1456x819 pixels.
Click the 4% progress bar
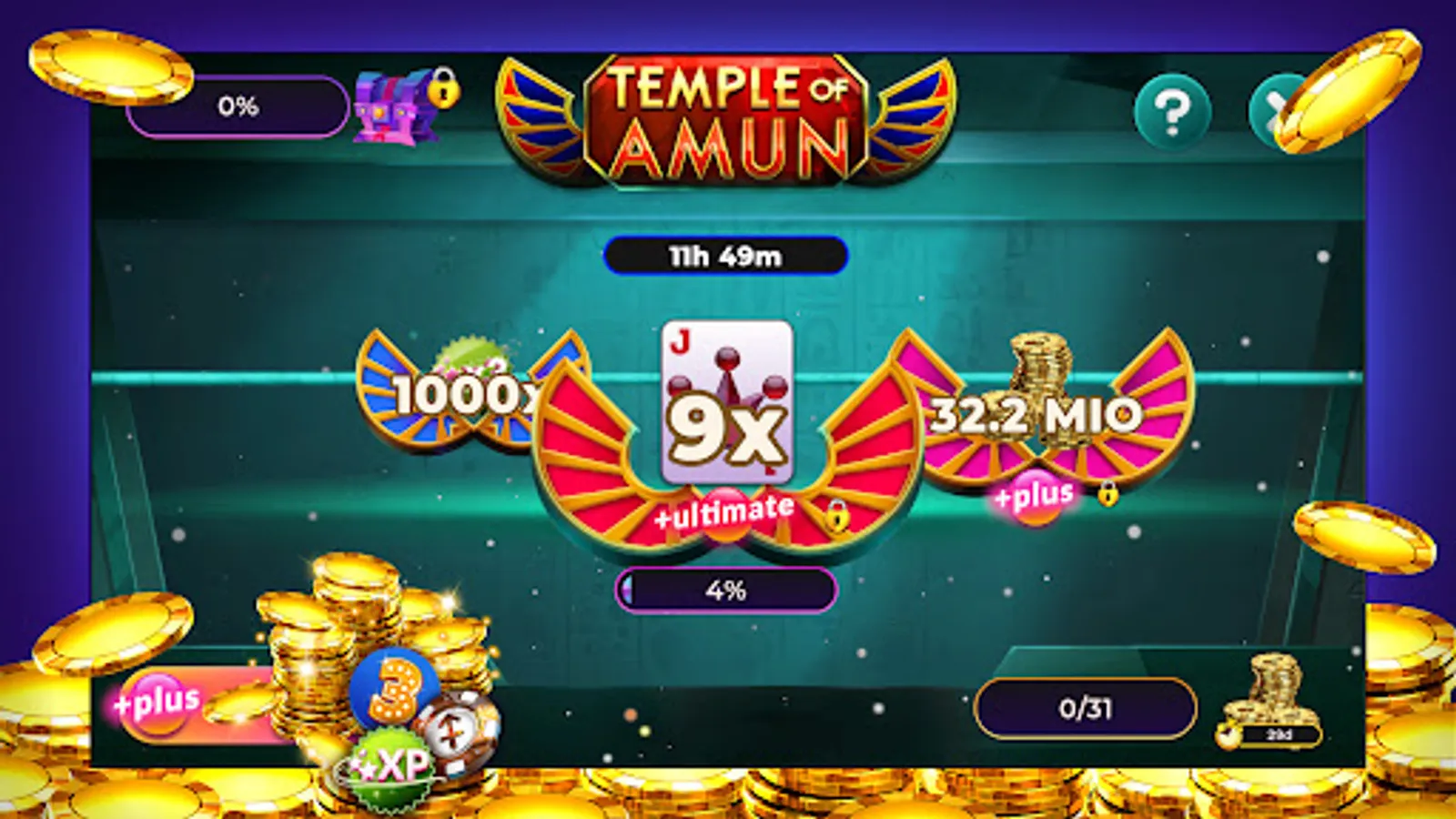pos(728,591)
